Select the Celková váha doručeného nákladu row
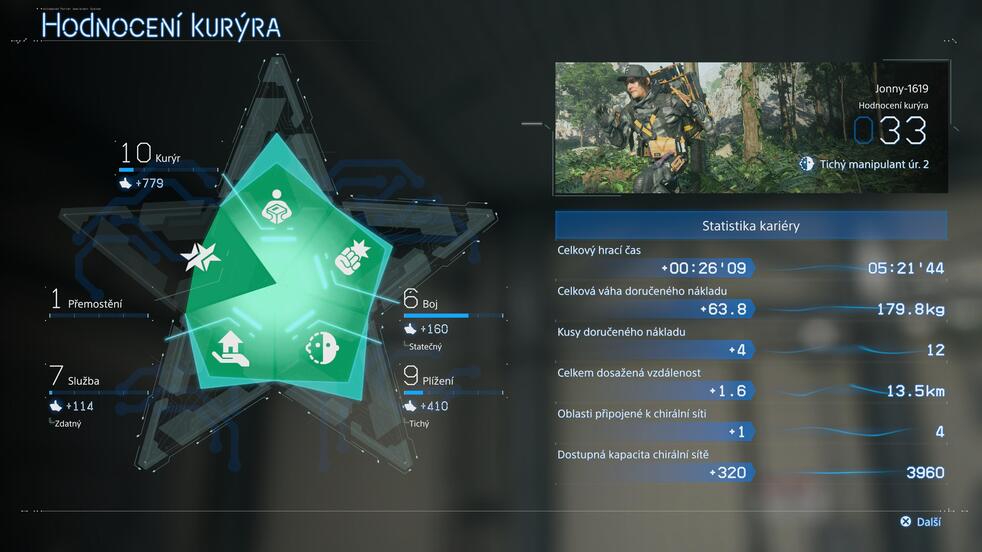Screen dimensions: 982x552 (751, 301)
